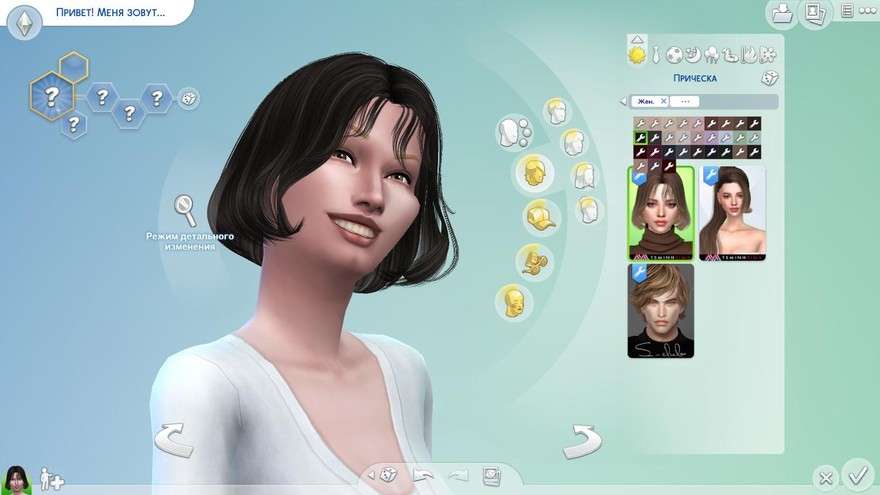Open the gallery photos button
Image resolution: width=880 pixels, height=495 pixels.
tap(815, 13)
